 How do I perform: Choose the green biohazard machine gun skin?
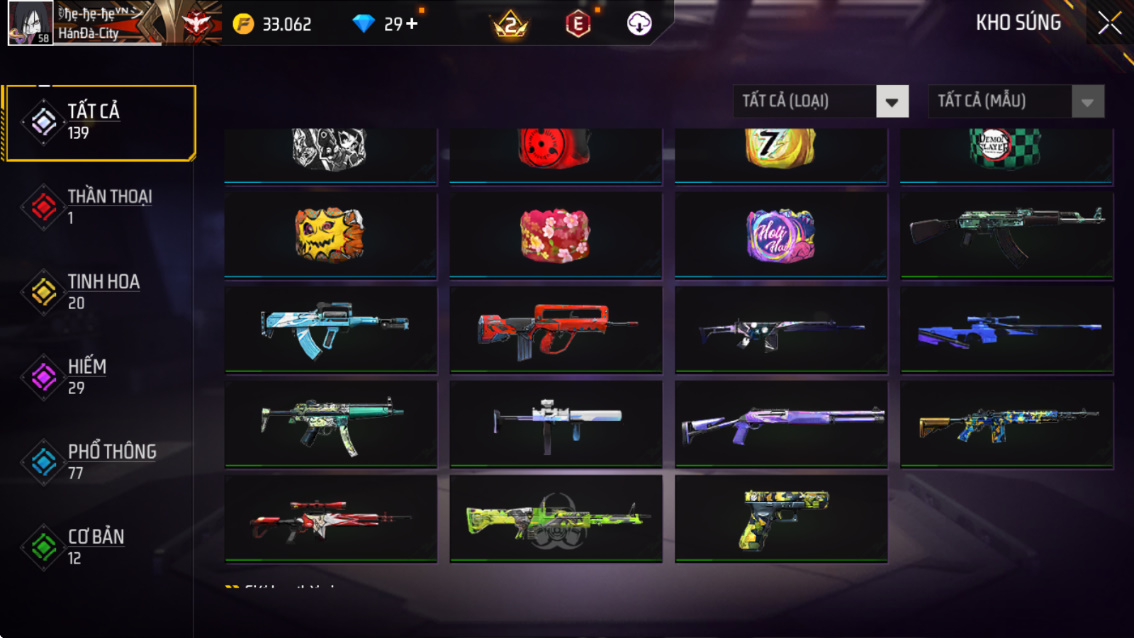(555, 518)
